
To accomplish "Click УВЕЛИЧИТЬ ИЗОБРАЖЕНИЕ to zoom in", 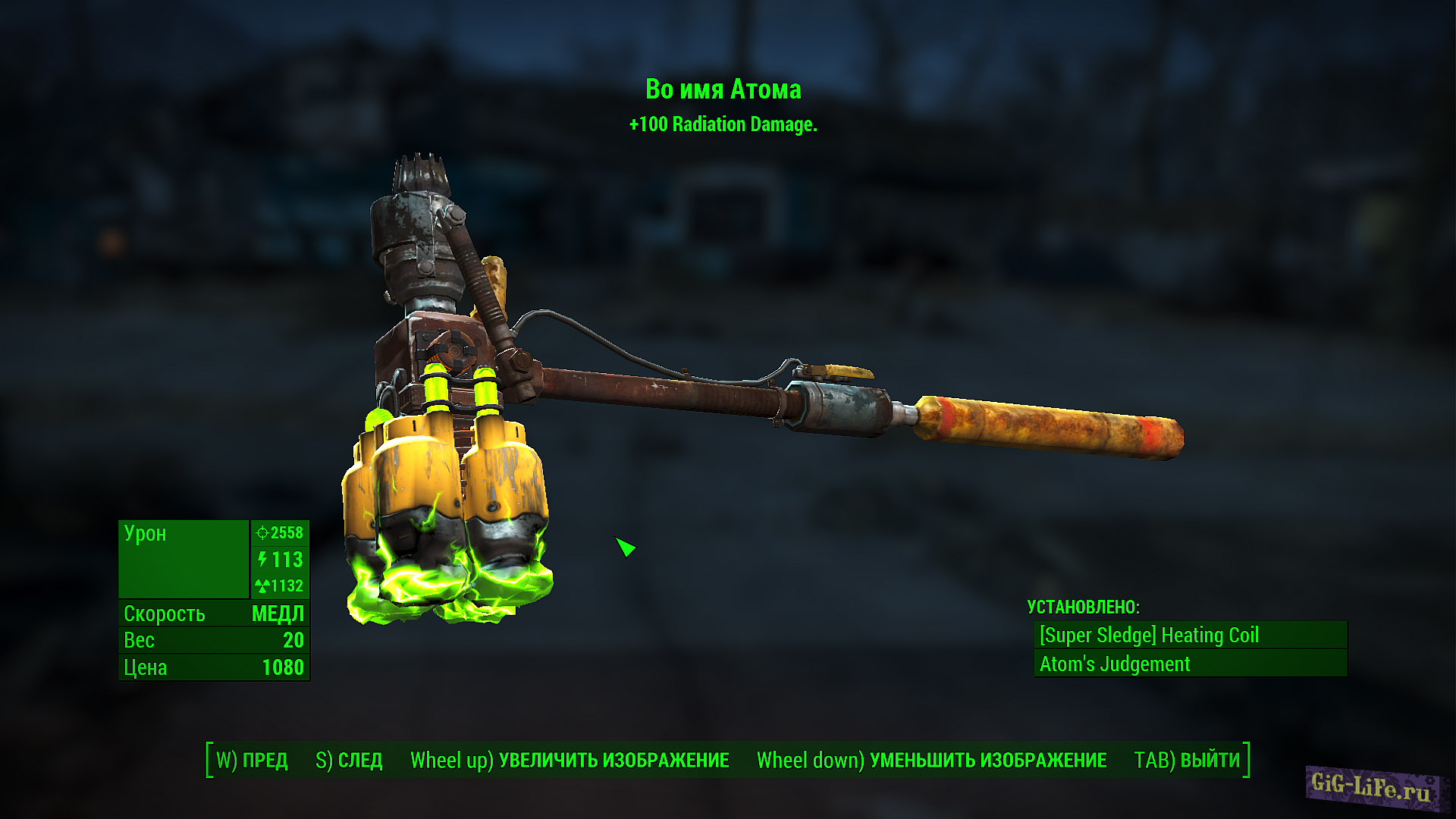I will pyautogui.click(x=570, y=760).
